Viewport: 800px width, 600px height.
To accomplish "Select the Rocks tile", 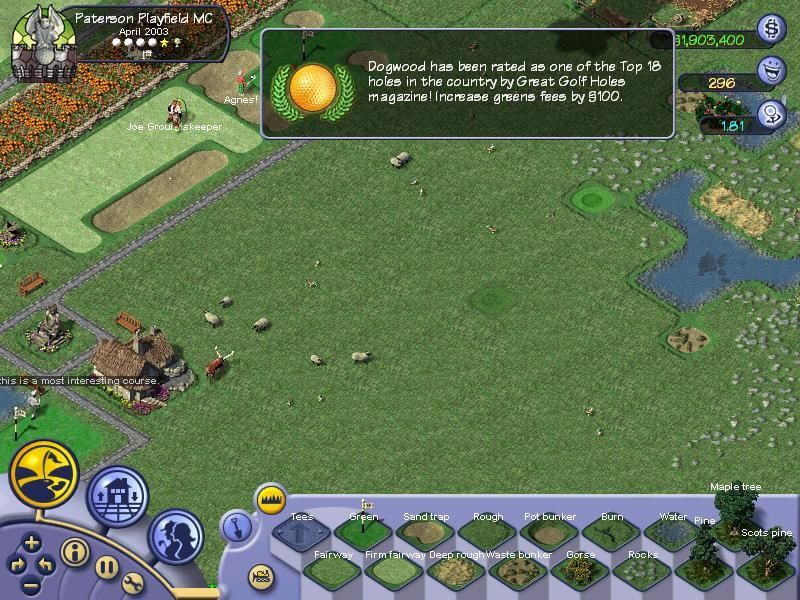I will point(642,572).
